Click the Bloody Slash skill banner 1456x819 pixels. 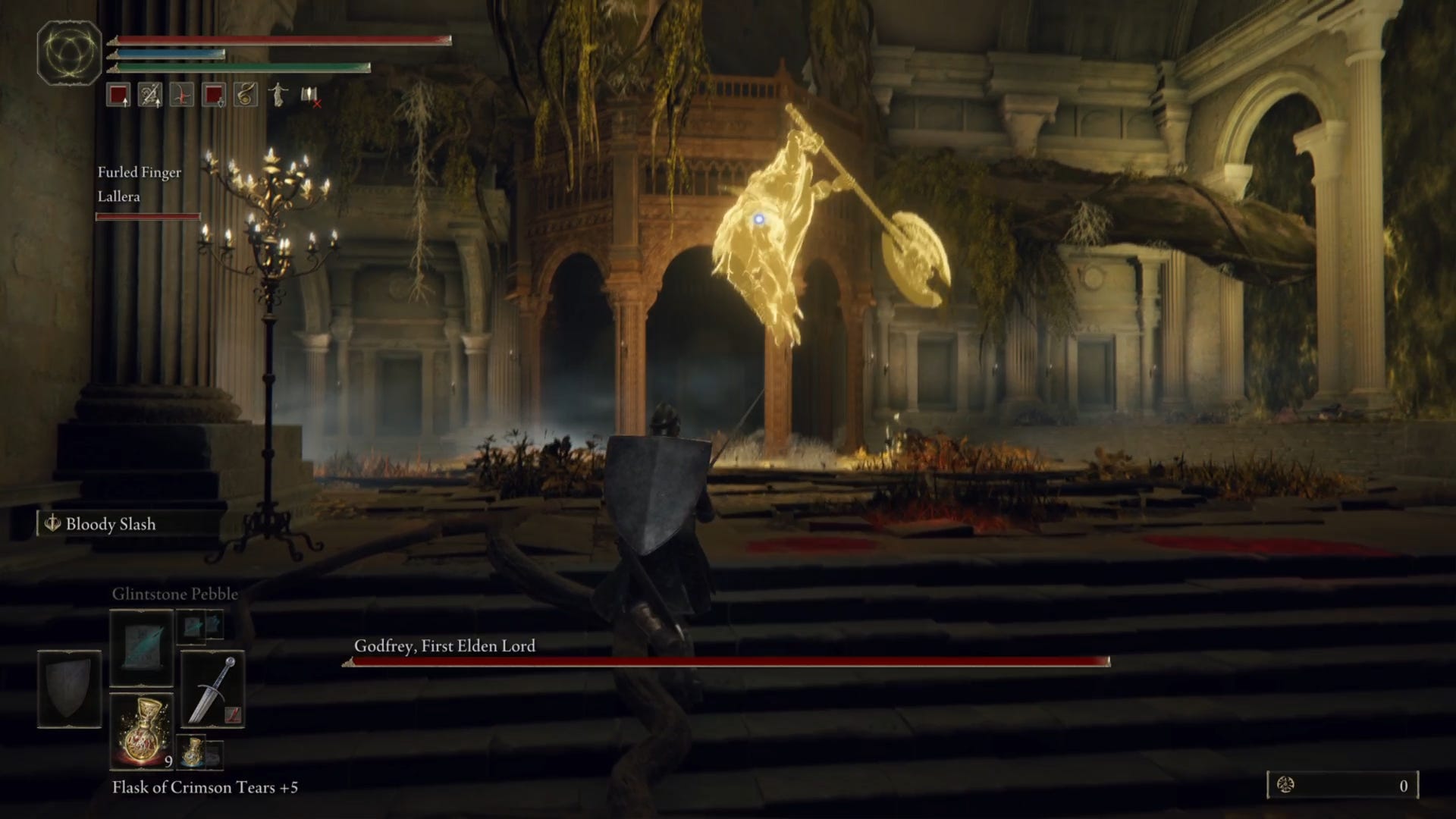pyautogui.click(x=102, y=524)
